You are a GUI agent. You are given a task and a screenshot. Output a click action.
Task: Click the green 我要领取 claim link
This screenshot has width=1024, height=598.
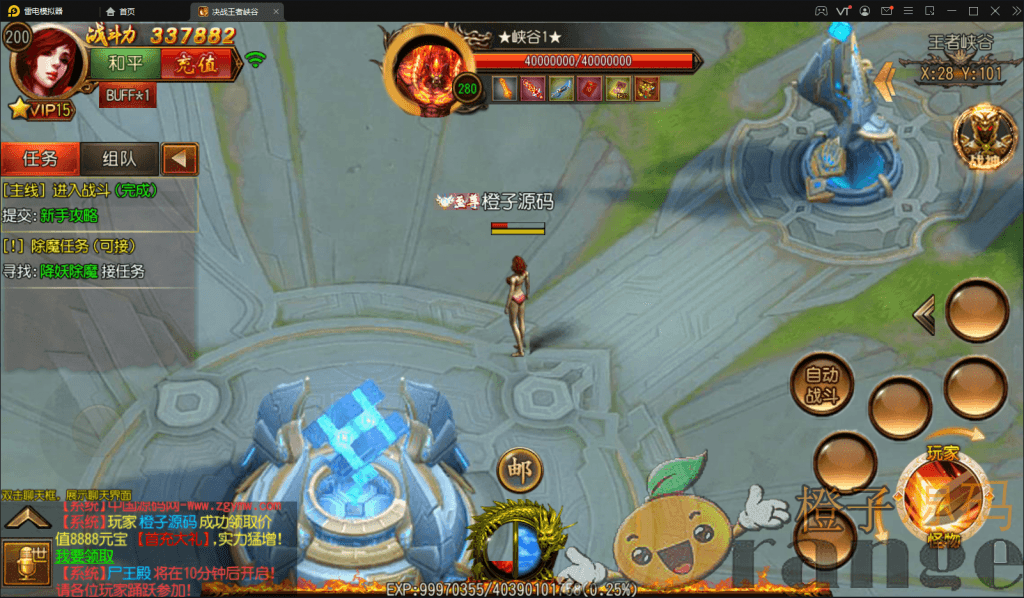pyautogui.click(x=85, y=556)
